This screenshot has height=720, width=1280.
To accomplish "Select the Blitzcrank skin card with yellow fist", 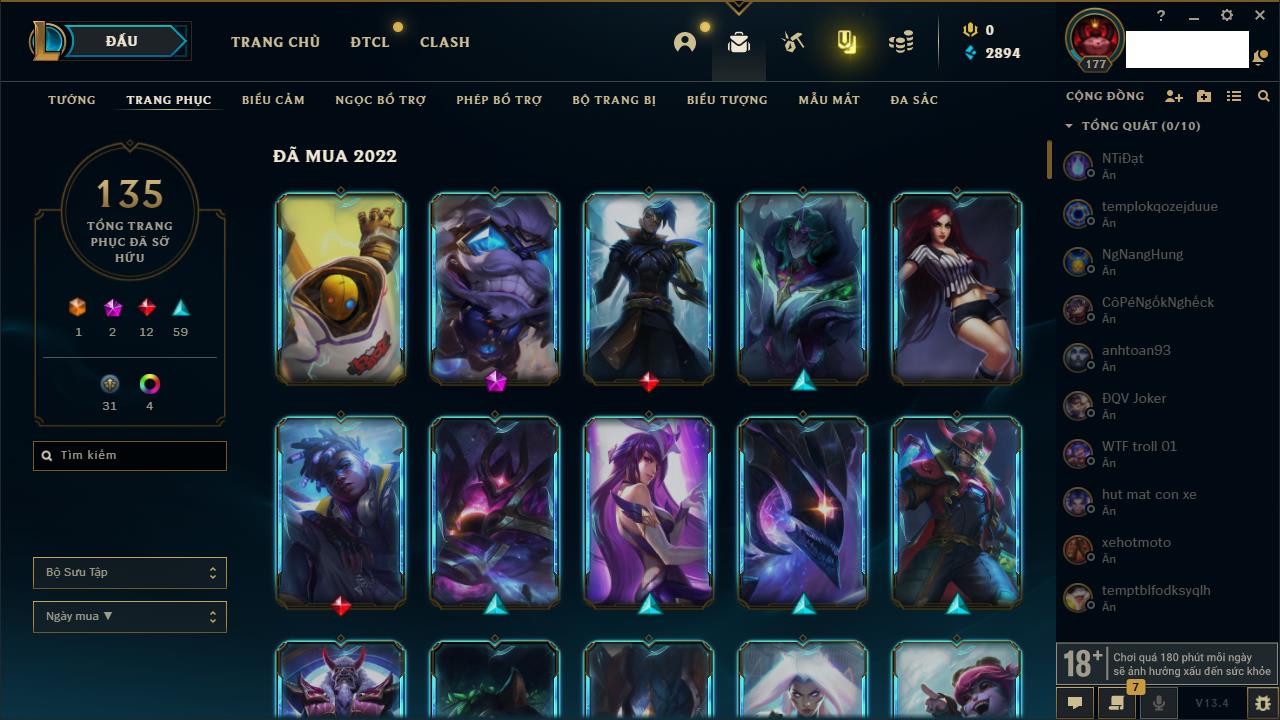I will (341, 288).
